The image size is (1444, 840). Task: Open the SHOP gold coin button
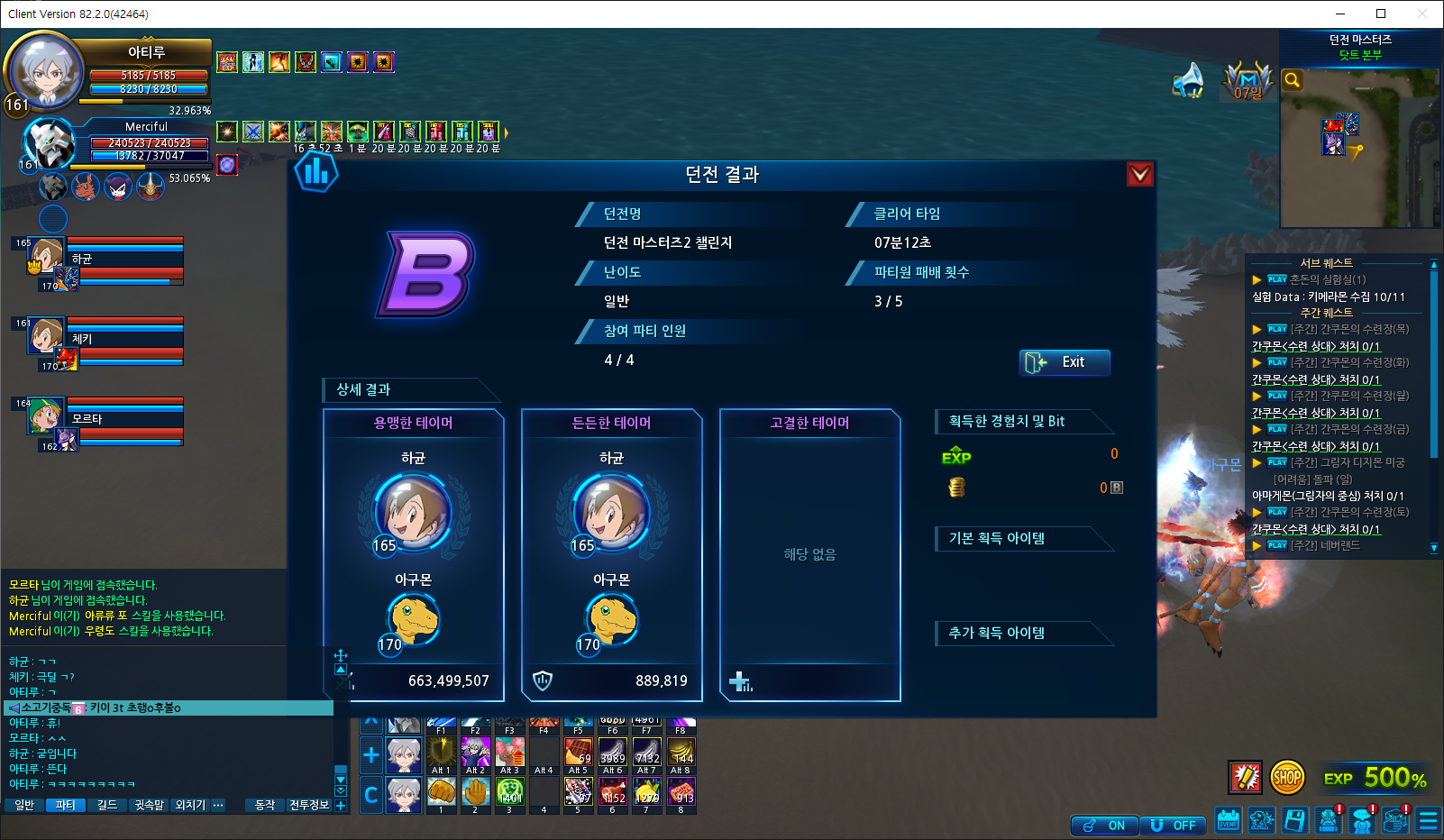1287,777
